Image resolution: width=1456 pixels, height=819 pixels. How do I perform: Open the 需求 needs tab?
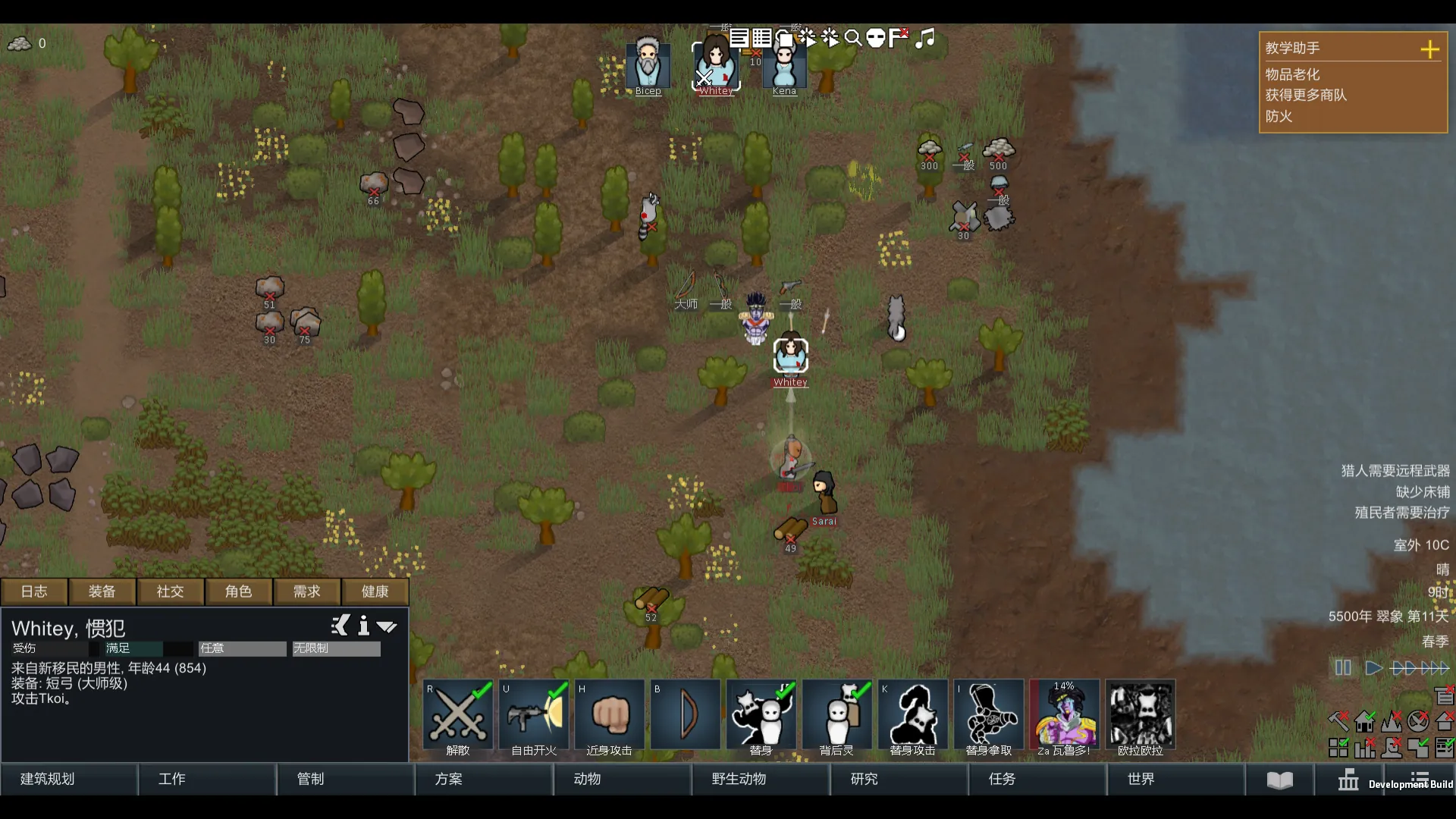pyautogui.click(x=306, y=591)
